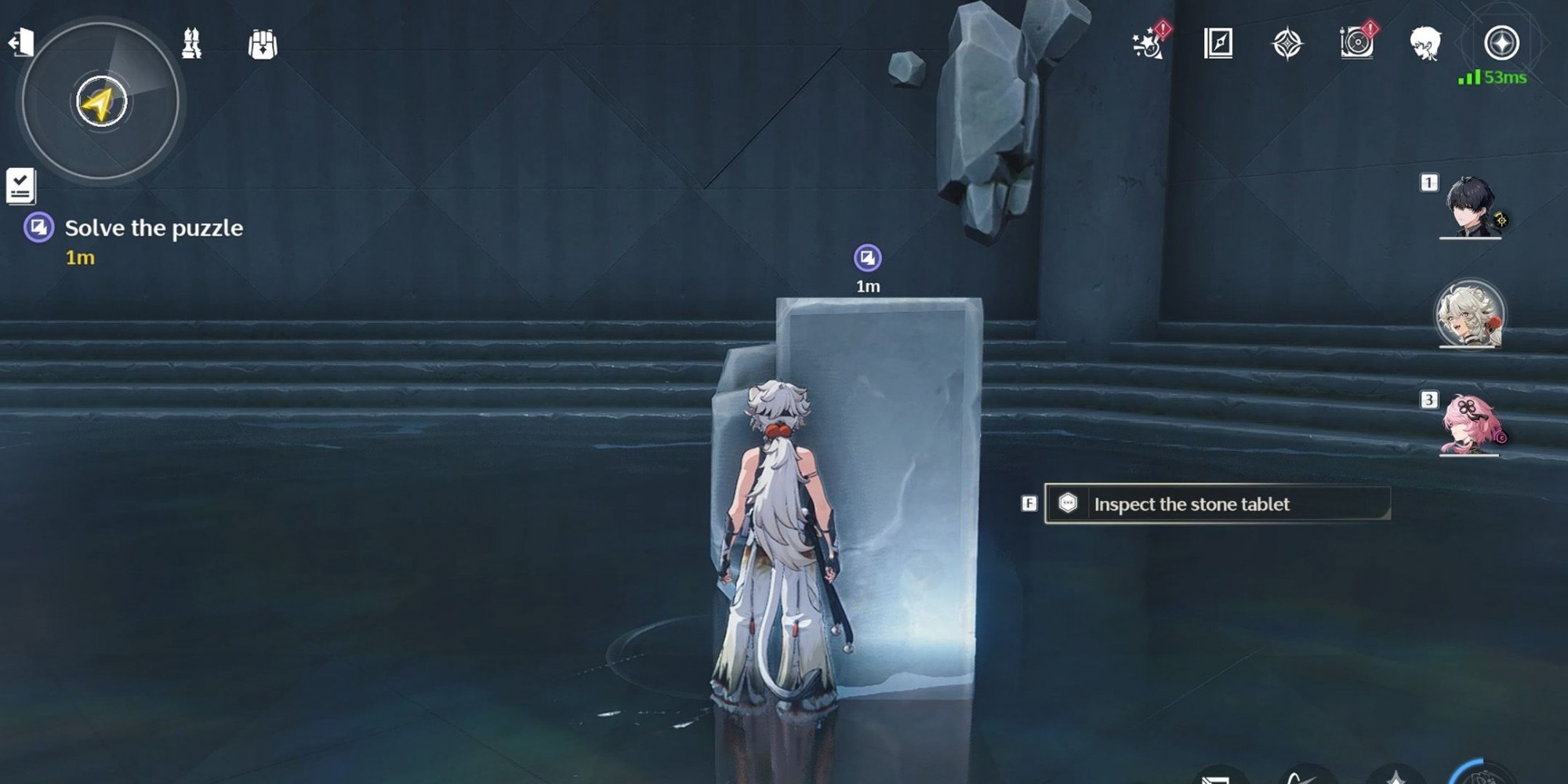Switch to the dark-haired party member
This screenshot has width=1568, height=784.
1471,207
